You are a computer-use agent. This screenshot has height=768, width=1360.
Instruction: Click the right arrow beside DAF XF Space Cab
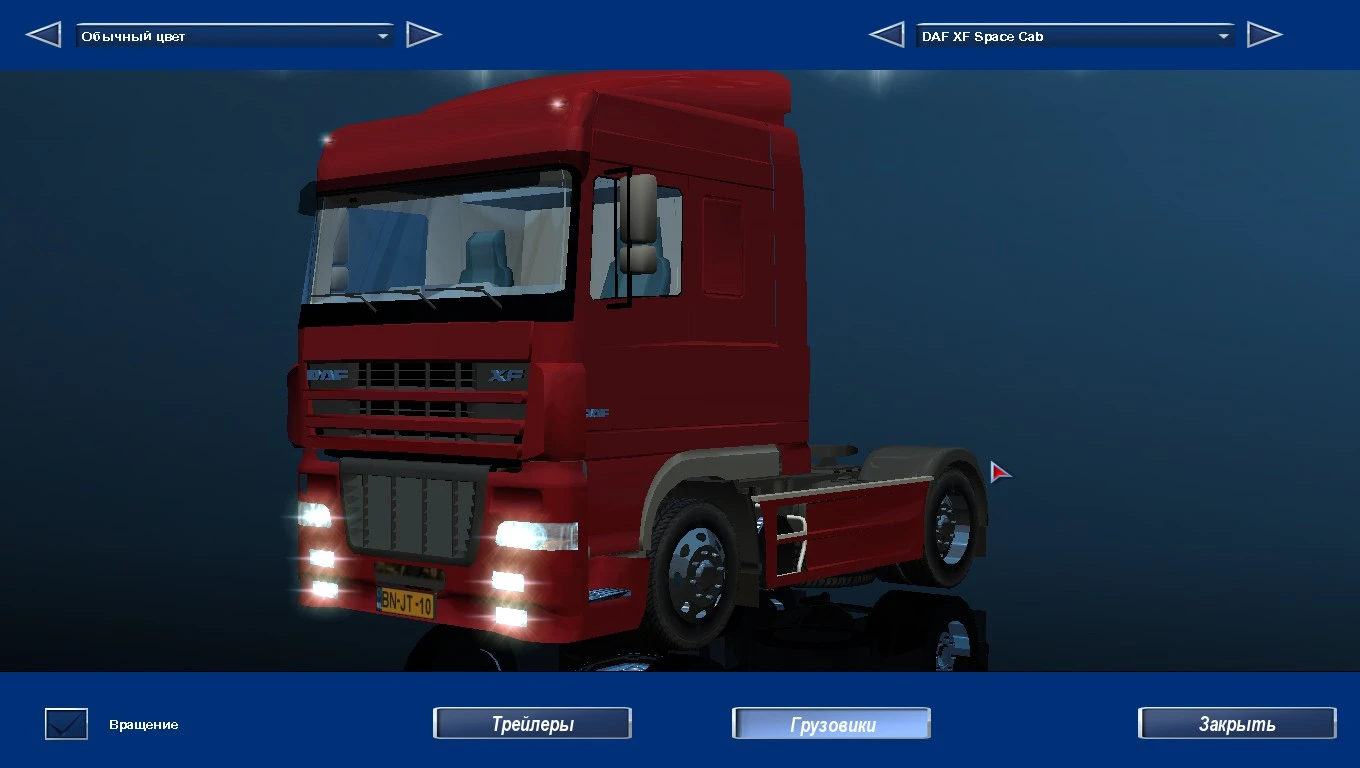coord(1265,33)
